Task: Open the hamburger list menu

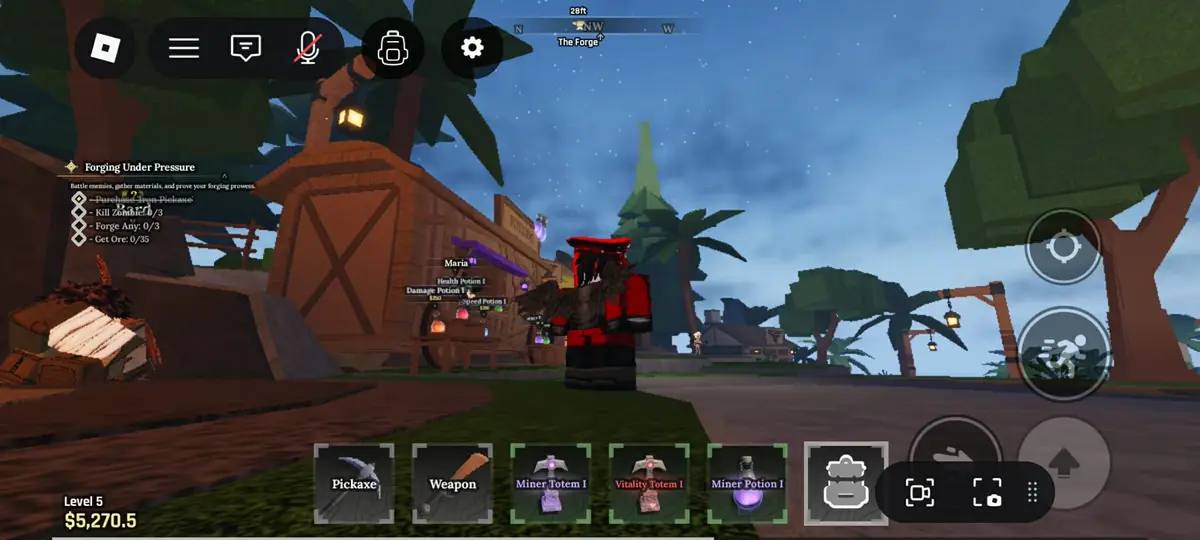Action: (x=184, y=48)
